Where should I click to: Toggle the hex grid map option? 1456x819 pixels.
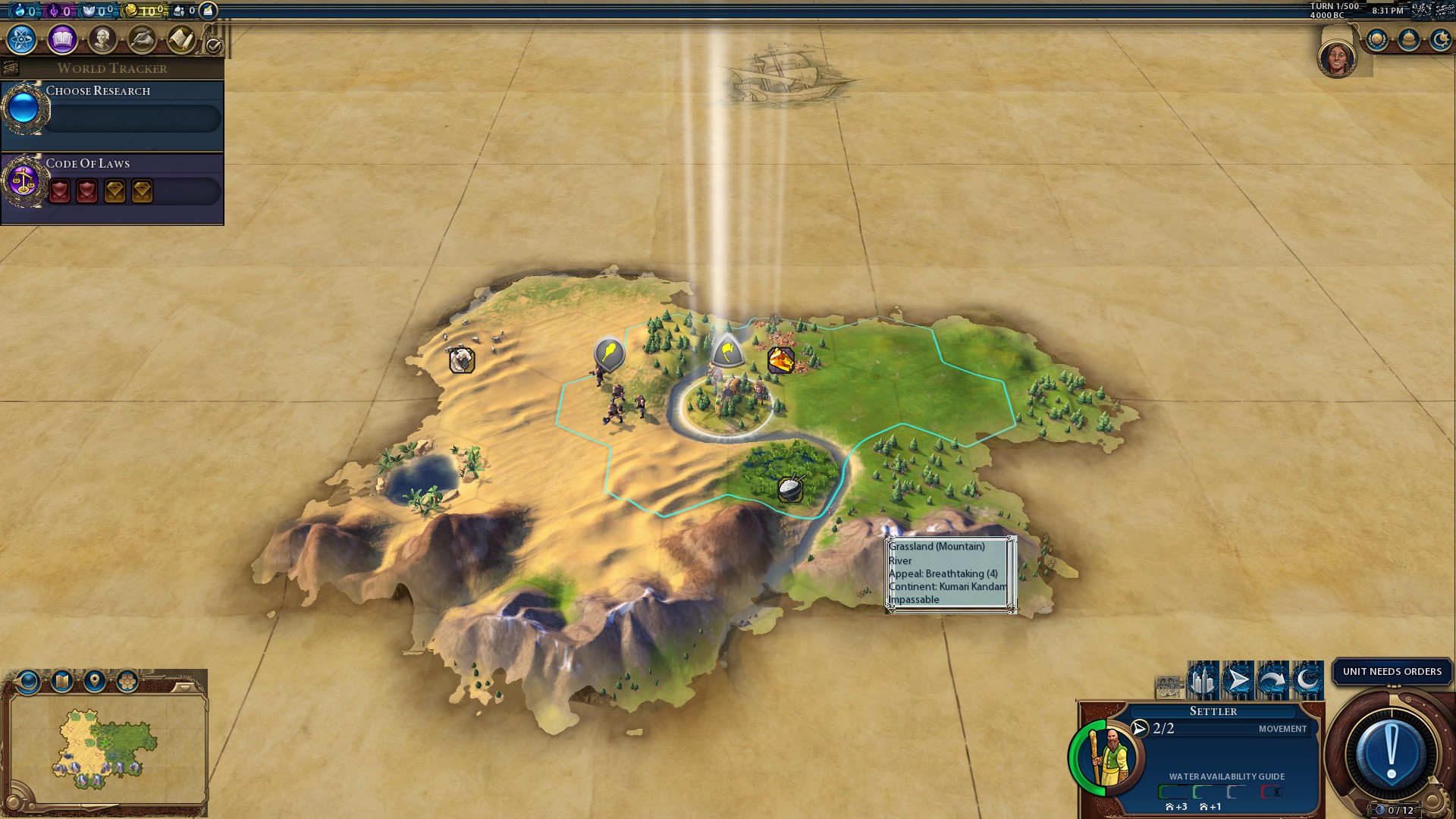point(127,681)
